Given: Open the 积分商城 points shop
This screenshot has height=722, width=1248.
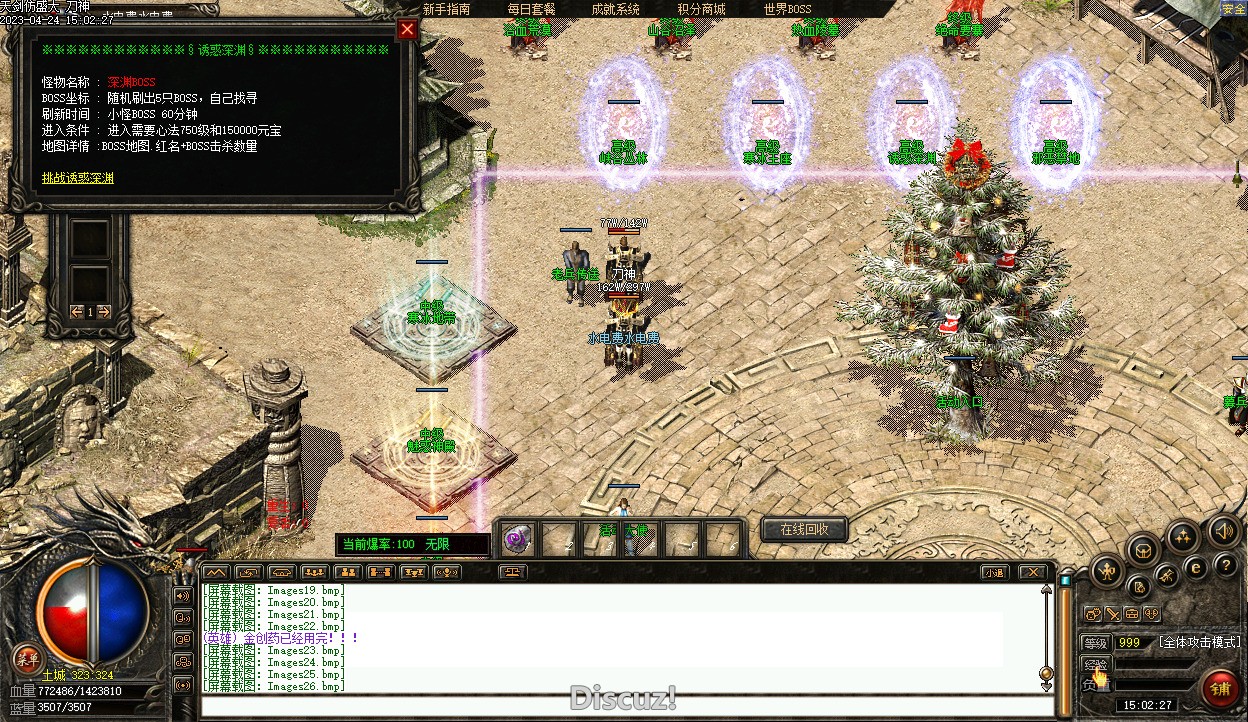Looking at the screenshot, I should [x=701, y=9].
